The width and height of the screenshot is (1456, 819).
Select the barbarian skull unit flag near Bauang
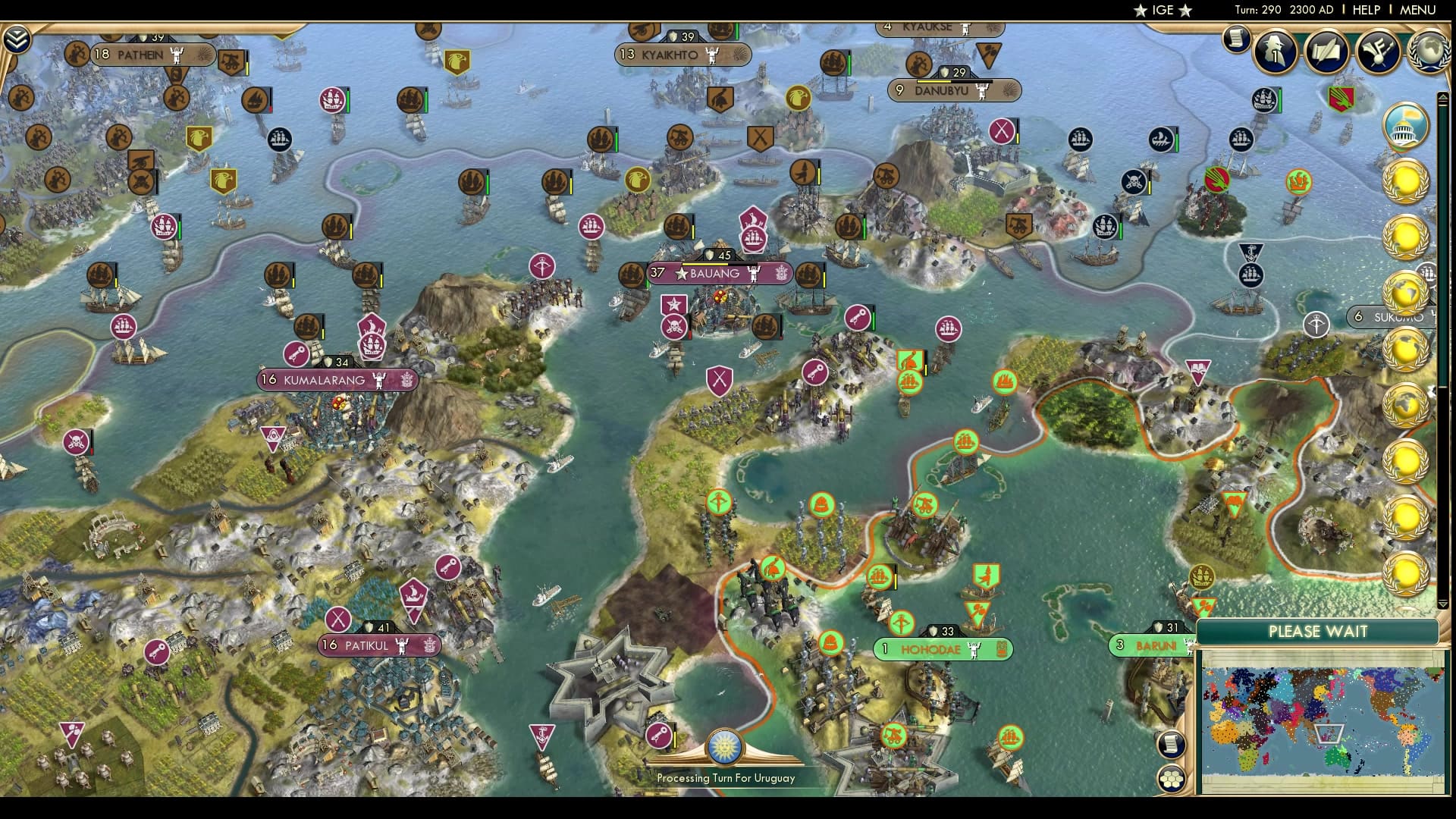point(673,328)
